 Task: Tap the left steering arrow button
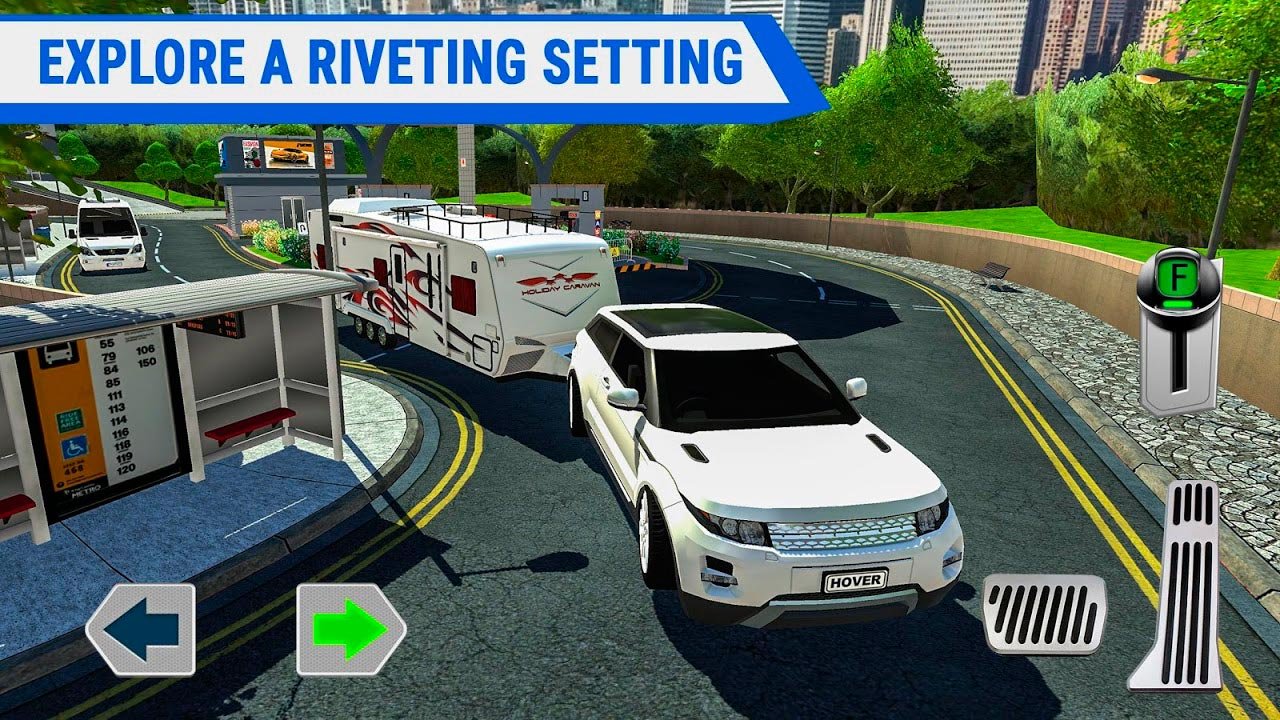pos(141,629)
